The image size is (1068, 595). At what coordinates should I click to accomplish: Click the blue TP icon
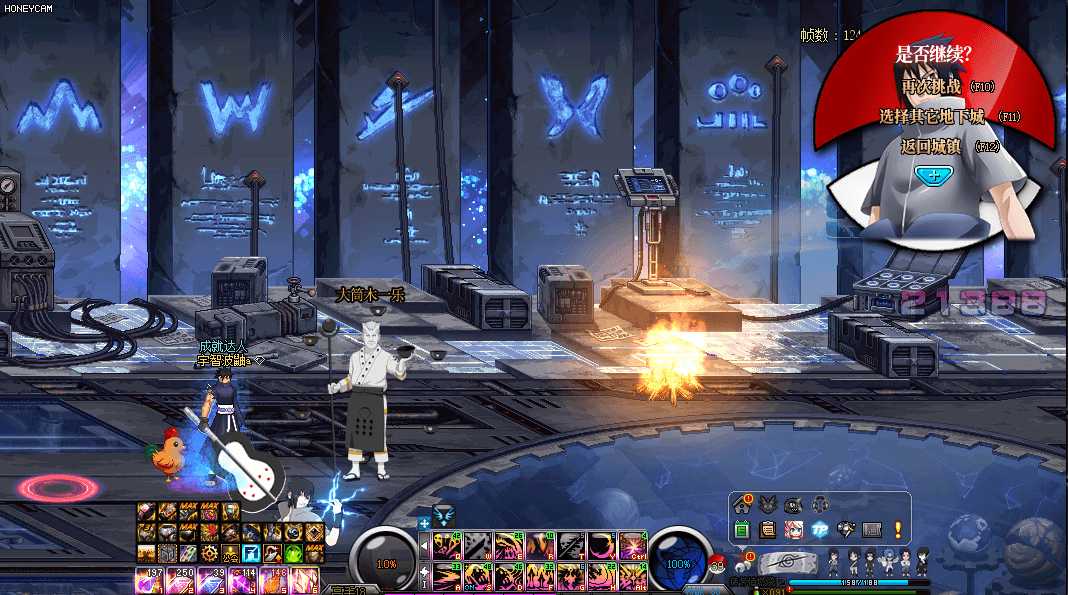pyautogui.click(x=820, y=529)
